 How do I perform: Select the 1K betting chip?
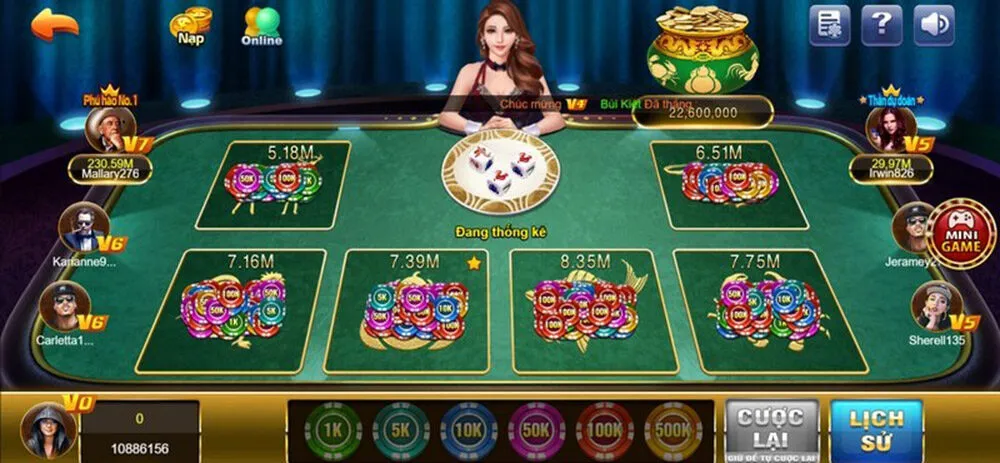[x=333, y=430]
